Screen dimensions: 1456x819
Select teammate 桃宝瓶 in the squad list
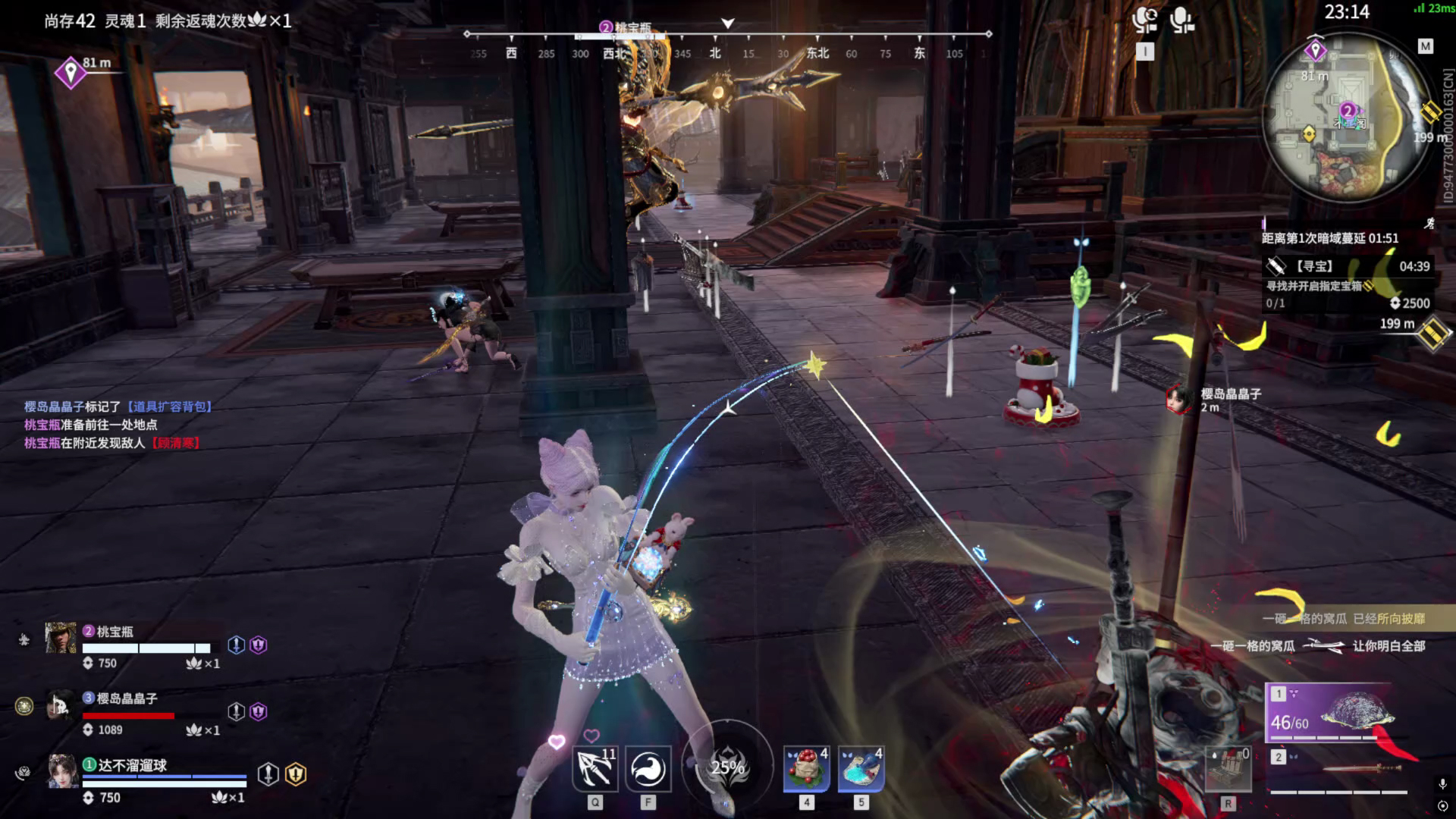[114, 632]
